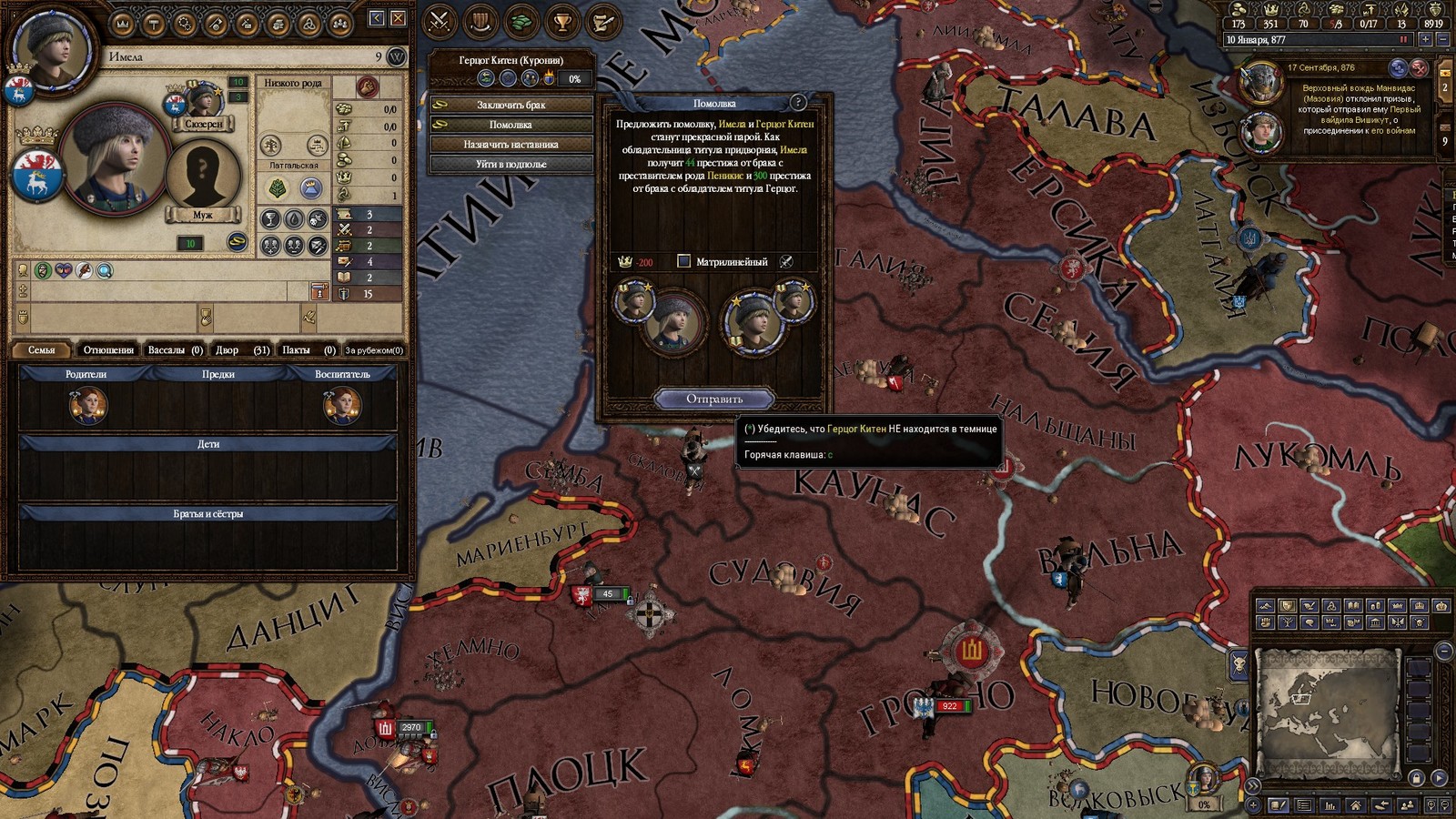The image size is (1456, 819).
Task: Select Назначить наставника option
Action: coord(511,145)
